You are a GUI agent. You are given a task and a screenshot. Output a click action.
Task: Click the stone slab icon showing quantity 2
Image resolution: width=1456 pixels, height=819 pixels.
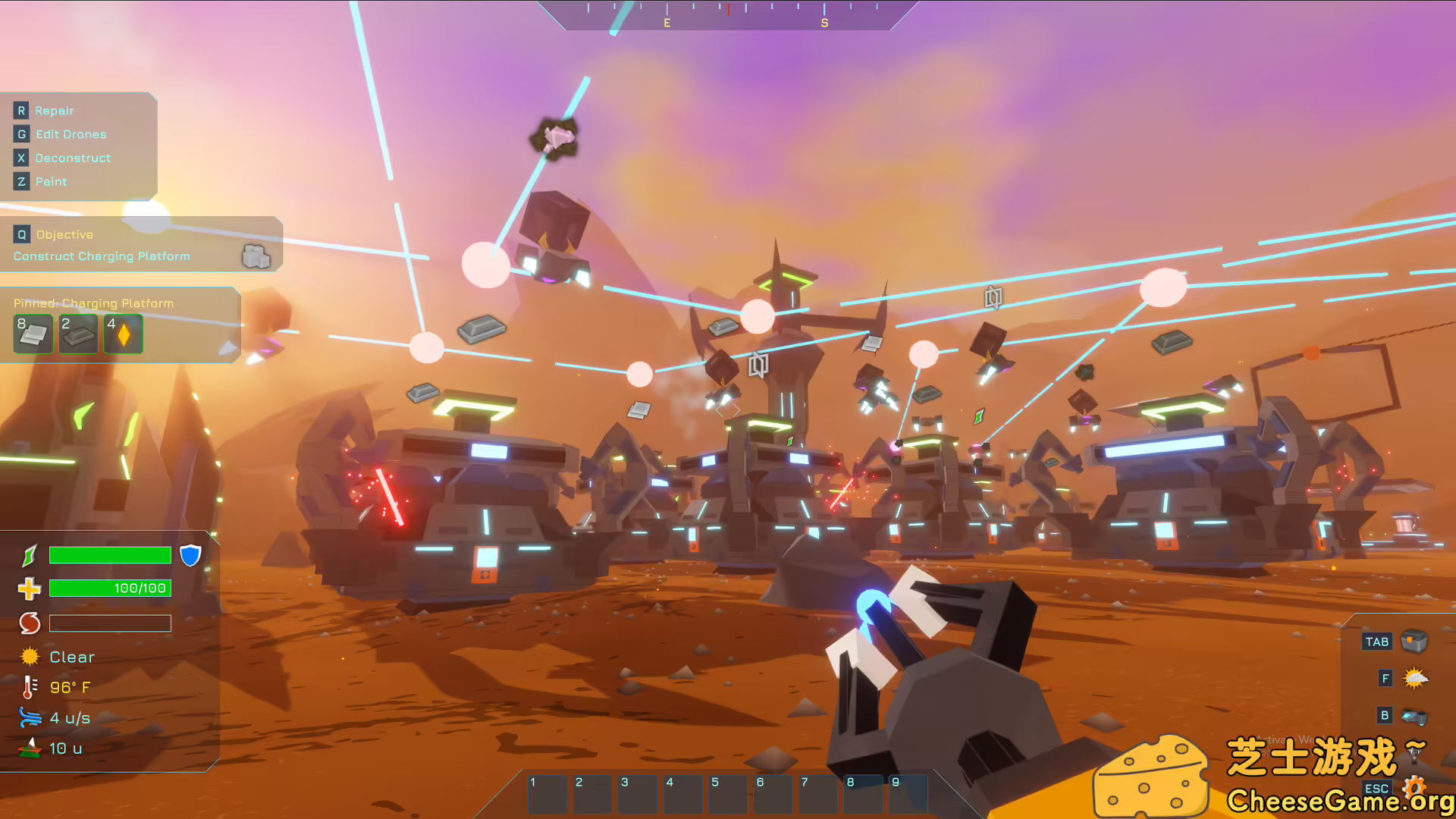click(x=77, y=333)
